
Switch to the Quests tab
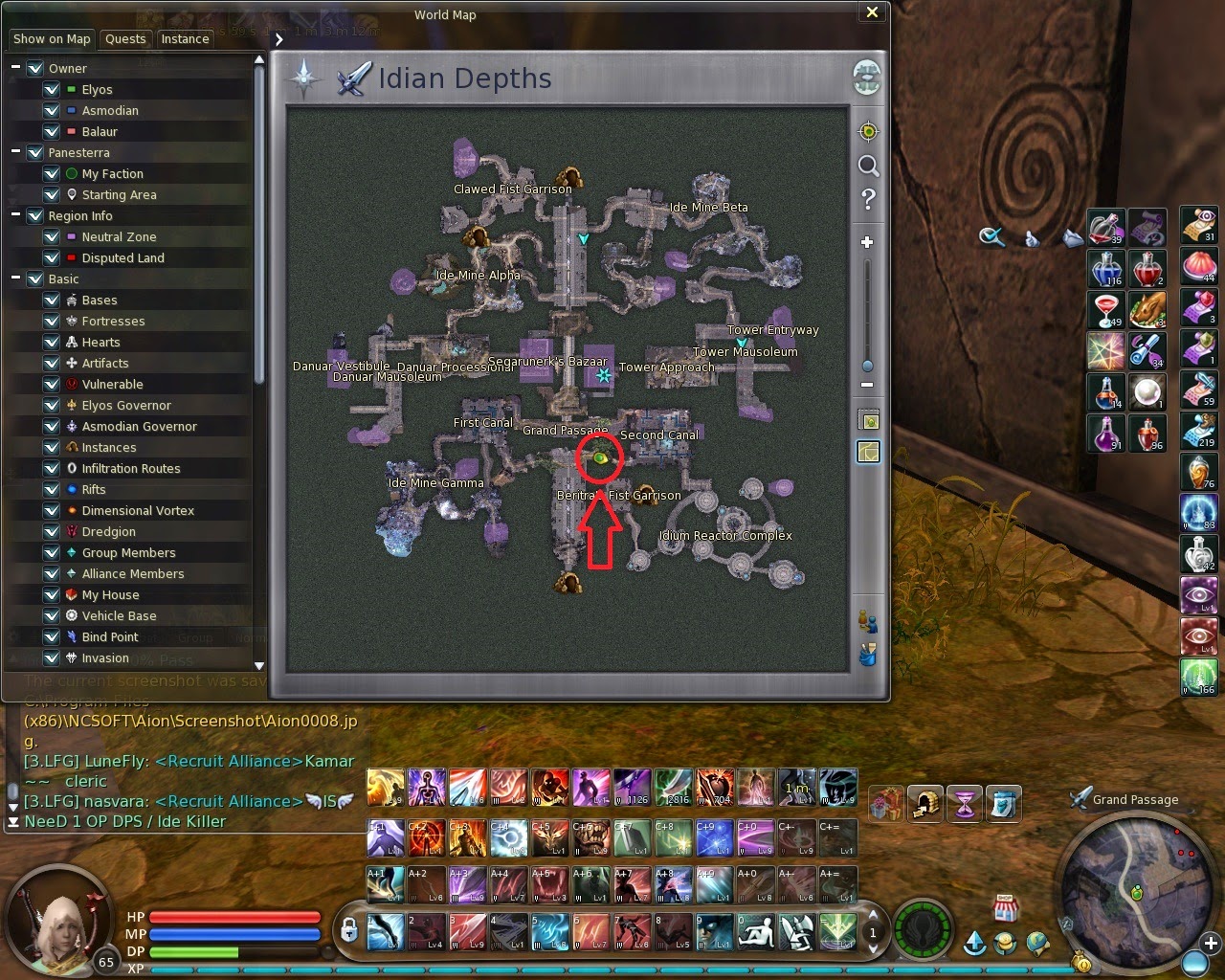click(x=125, y=39)
